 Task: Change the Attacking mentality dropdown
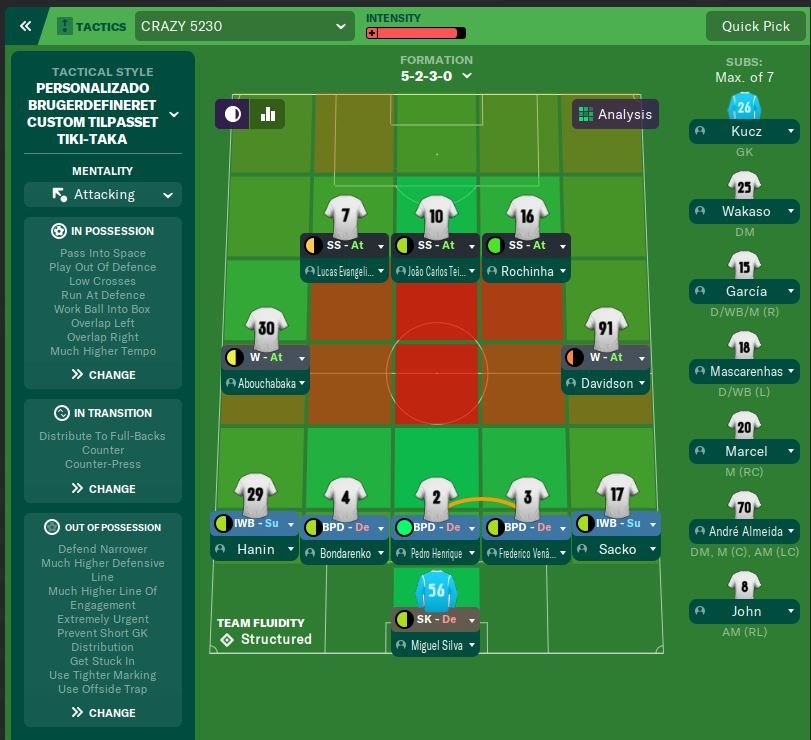coord(103,194)
